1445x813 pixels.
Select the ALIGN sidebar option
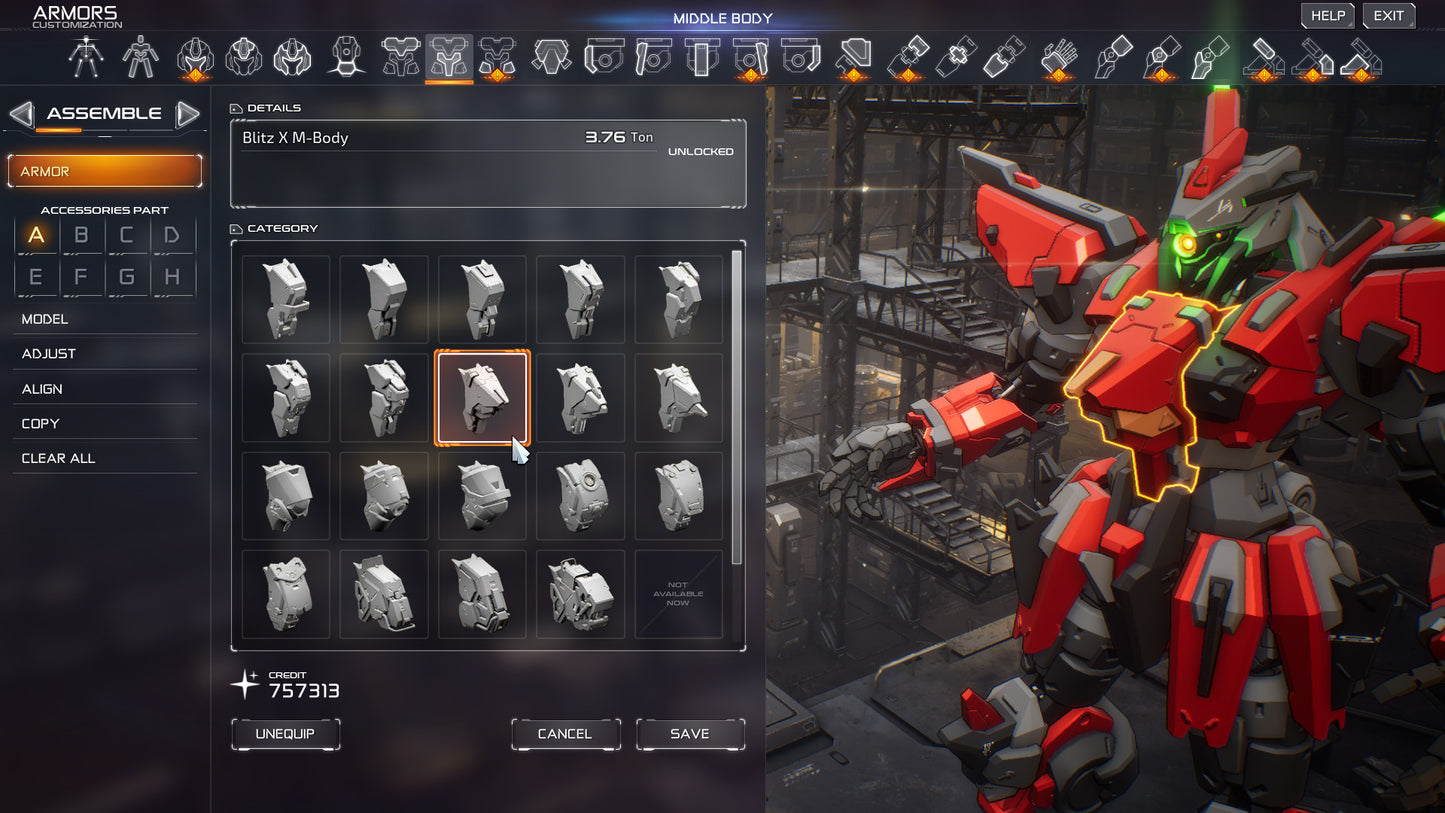coord(44,388)
